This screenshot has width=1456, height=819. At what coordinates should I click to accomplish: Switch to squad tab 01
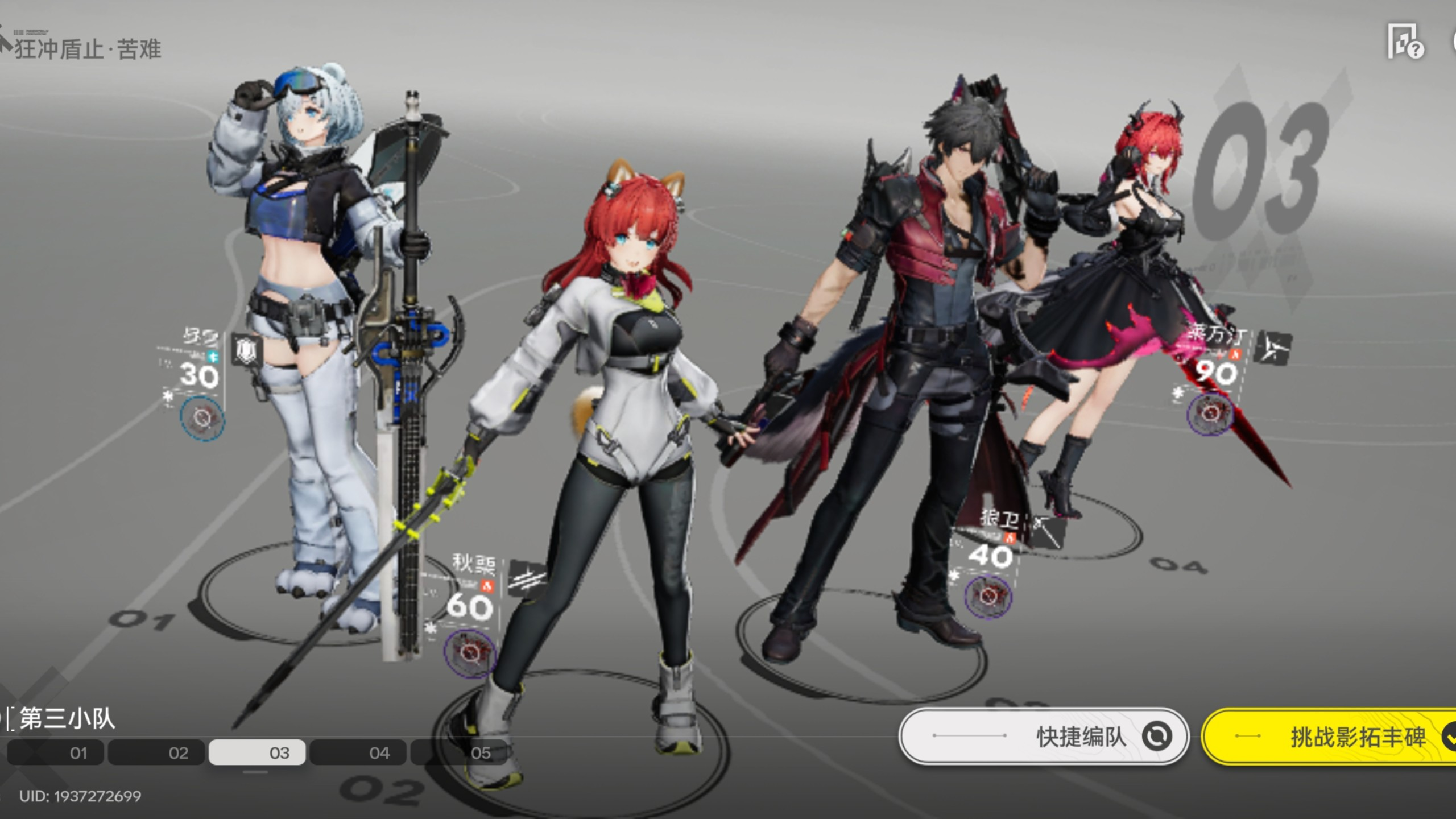56,753
